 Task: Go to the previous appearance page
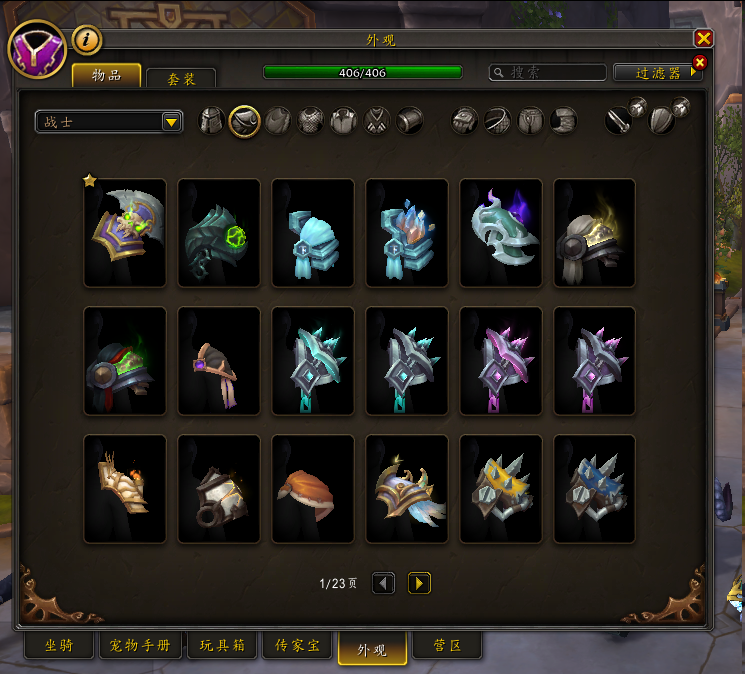[383, 583]
